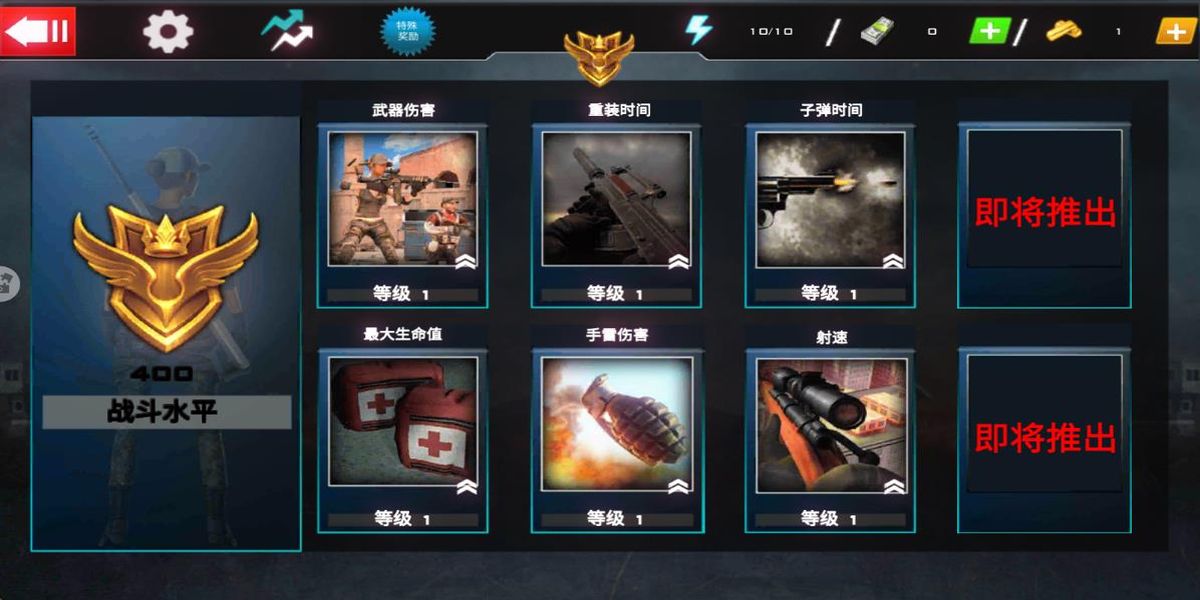The image size is (1200, 600).
Task: Open the blue 特殊奖励 special reward badge
Action: 408,31
